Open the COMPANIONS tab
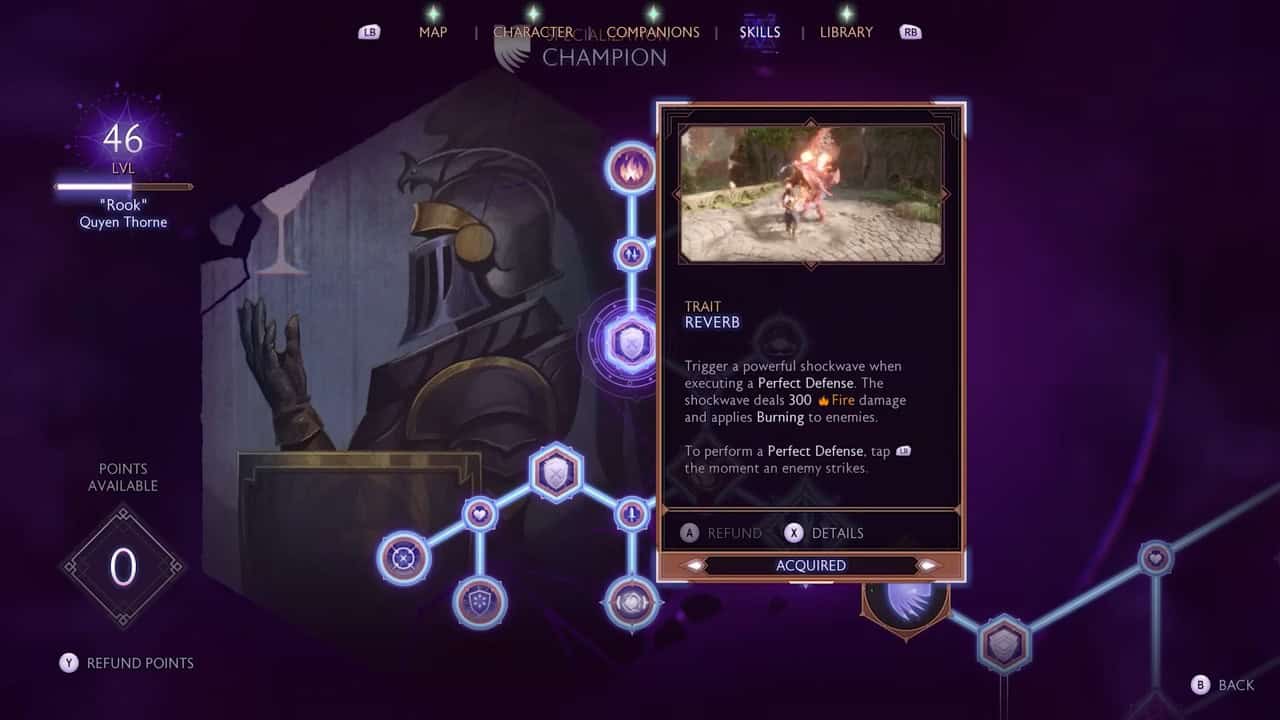The image size is (1280, 720). [x=652, y=32]
